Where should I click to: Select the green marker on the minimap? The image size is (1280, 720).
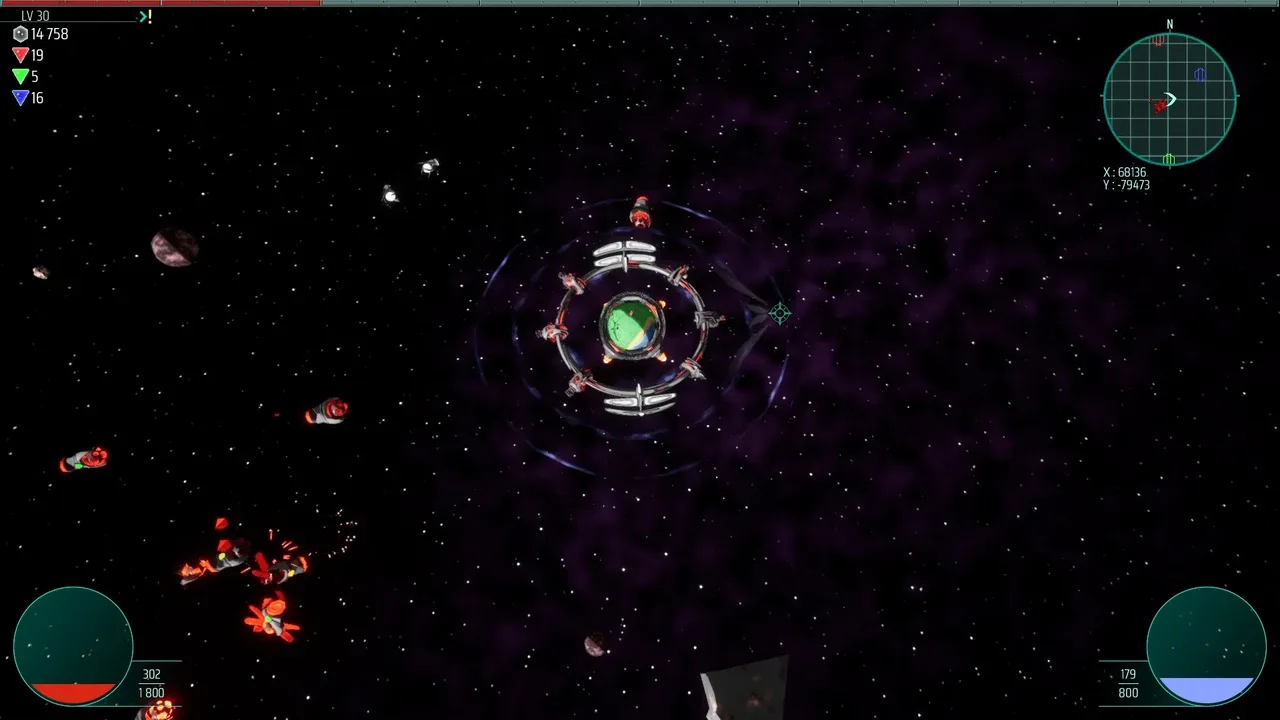(x=1168, y=159)
